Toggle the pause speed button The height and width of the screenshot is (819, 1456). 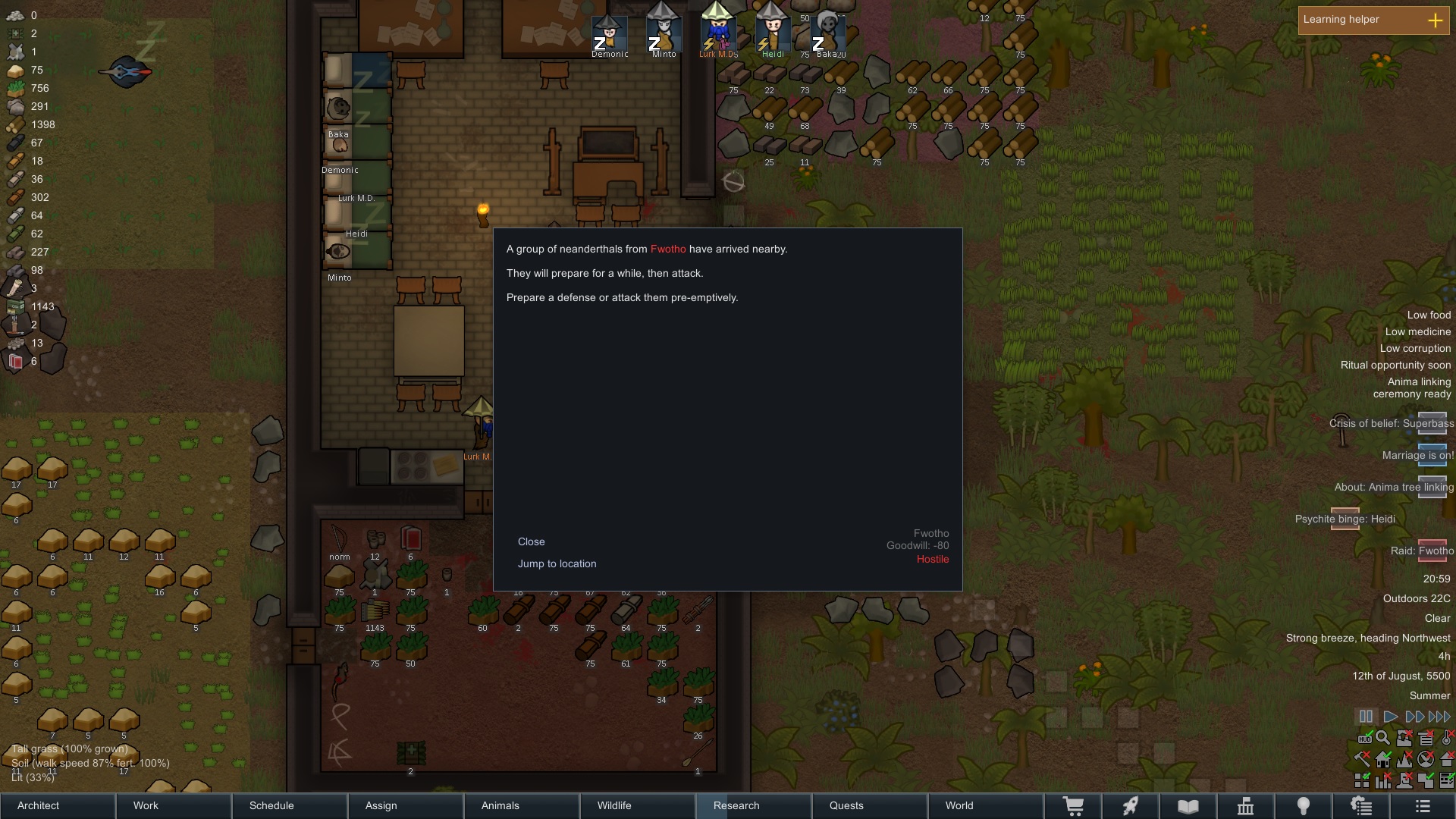pos(1366,717)
